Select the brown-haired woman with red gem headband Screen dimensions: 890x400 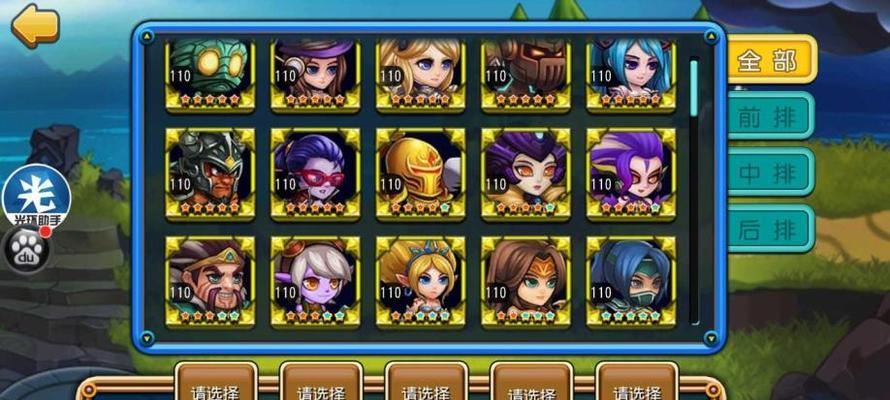point(525,280)
